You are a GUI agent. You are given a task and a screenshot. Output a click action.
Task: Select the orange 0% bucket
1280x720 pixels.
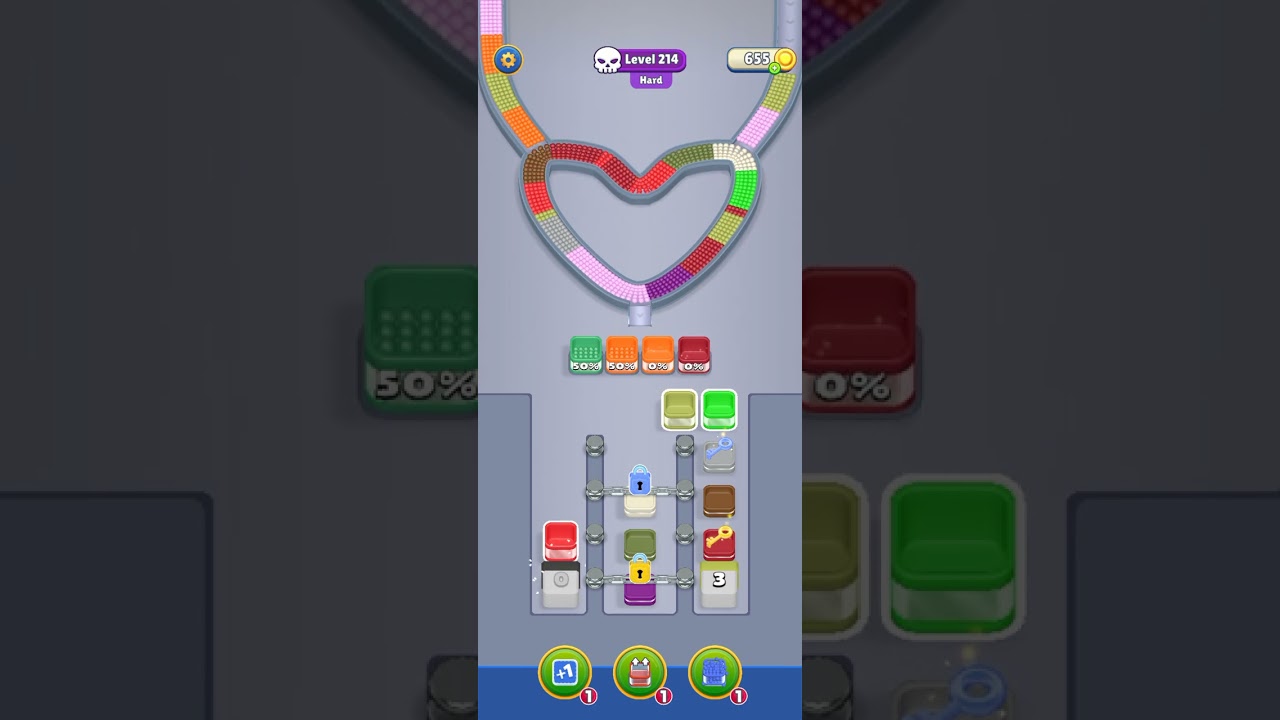[657, 354]
